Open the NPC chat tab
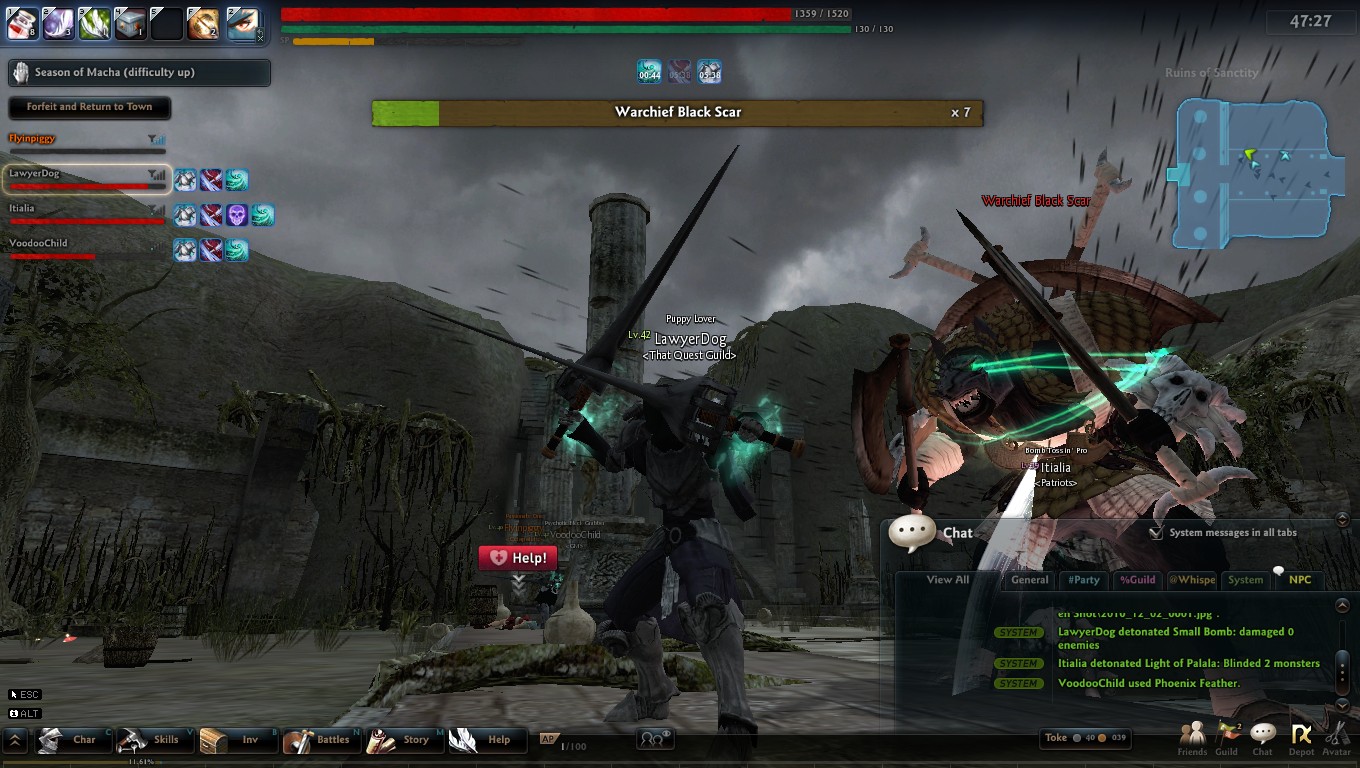 coord(1300,580)
